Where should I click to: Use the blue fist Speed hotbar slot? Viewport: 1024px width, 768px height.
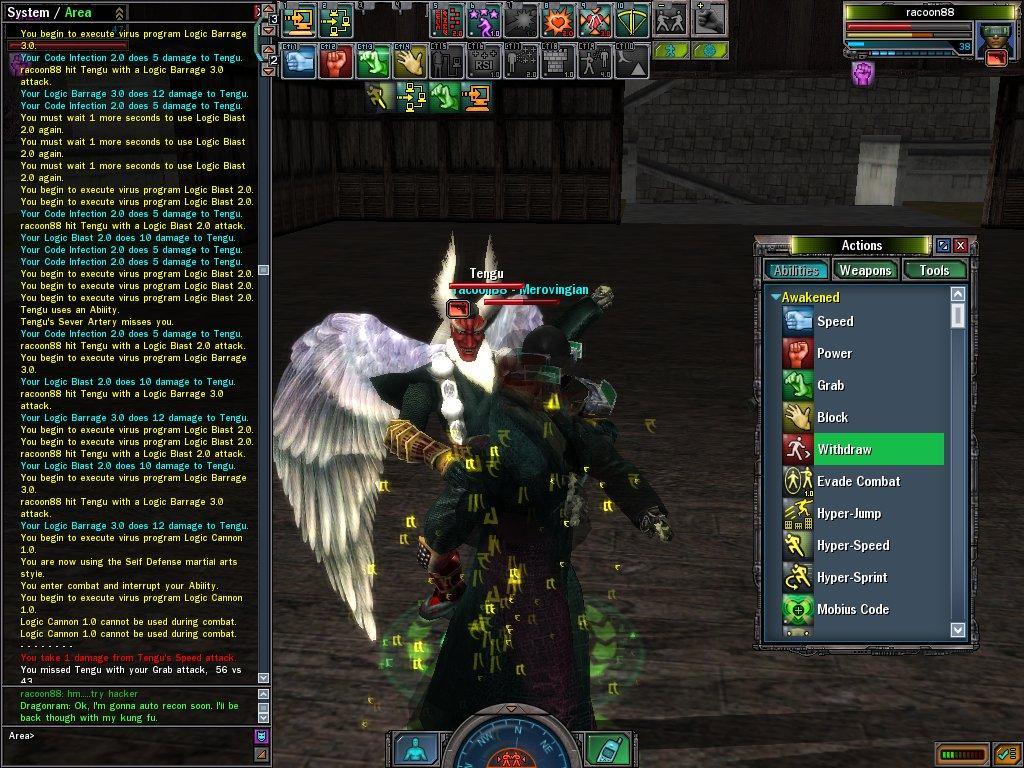point(299,62)
